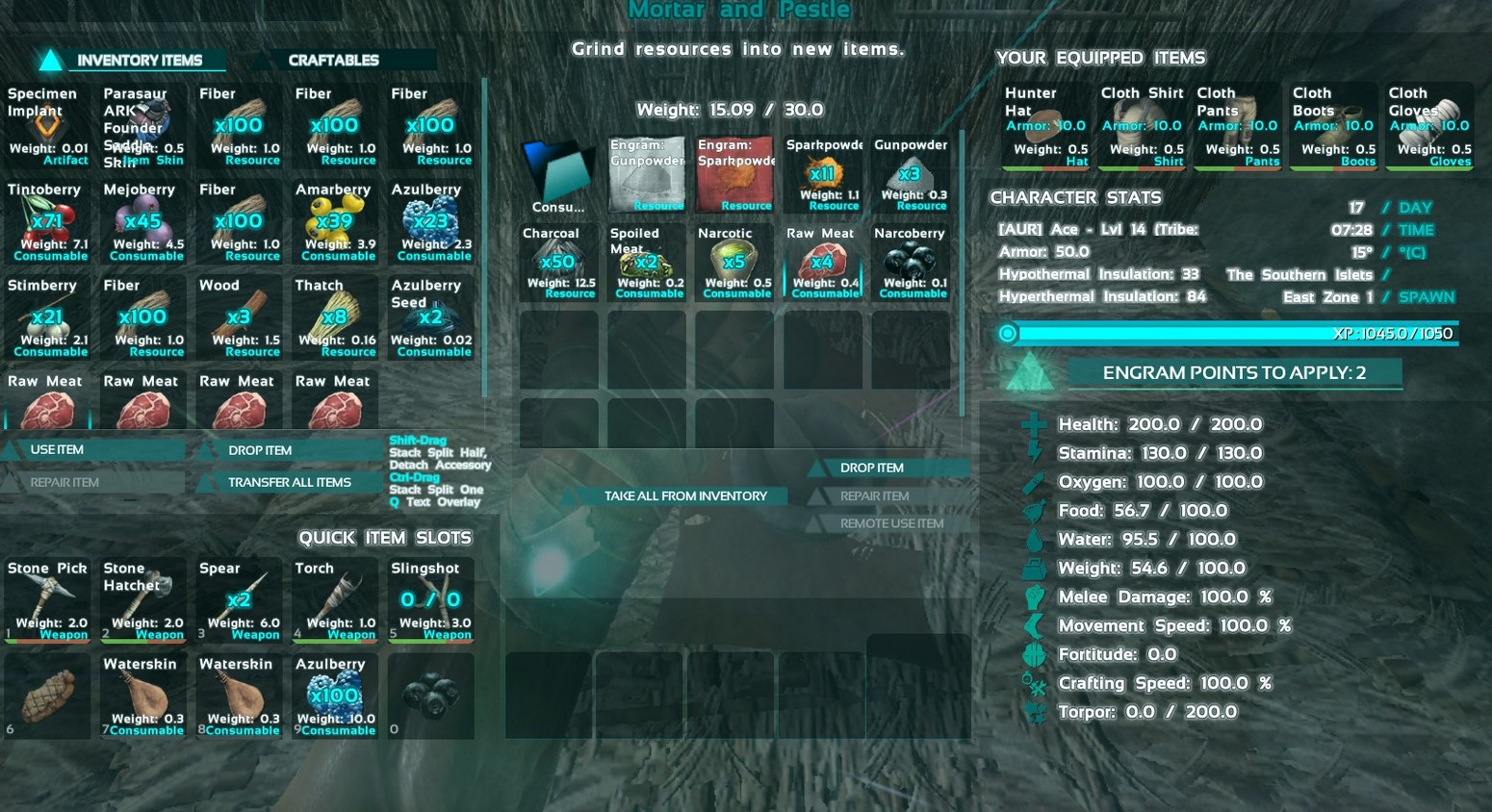The width and height of the screenshot is (1492, 812).
Task: Select the Stone Pick quick slot
Action: point(47,600)
